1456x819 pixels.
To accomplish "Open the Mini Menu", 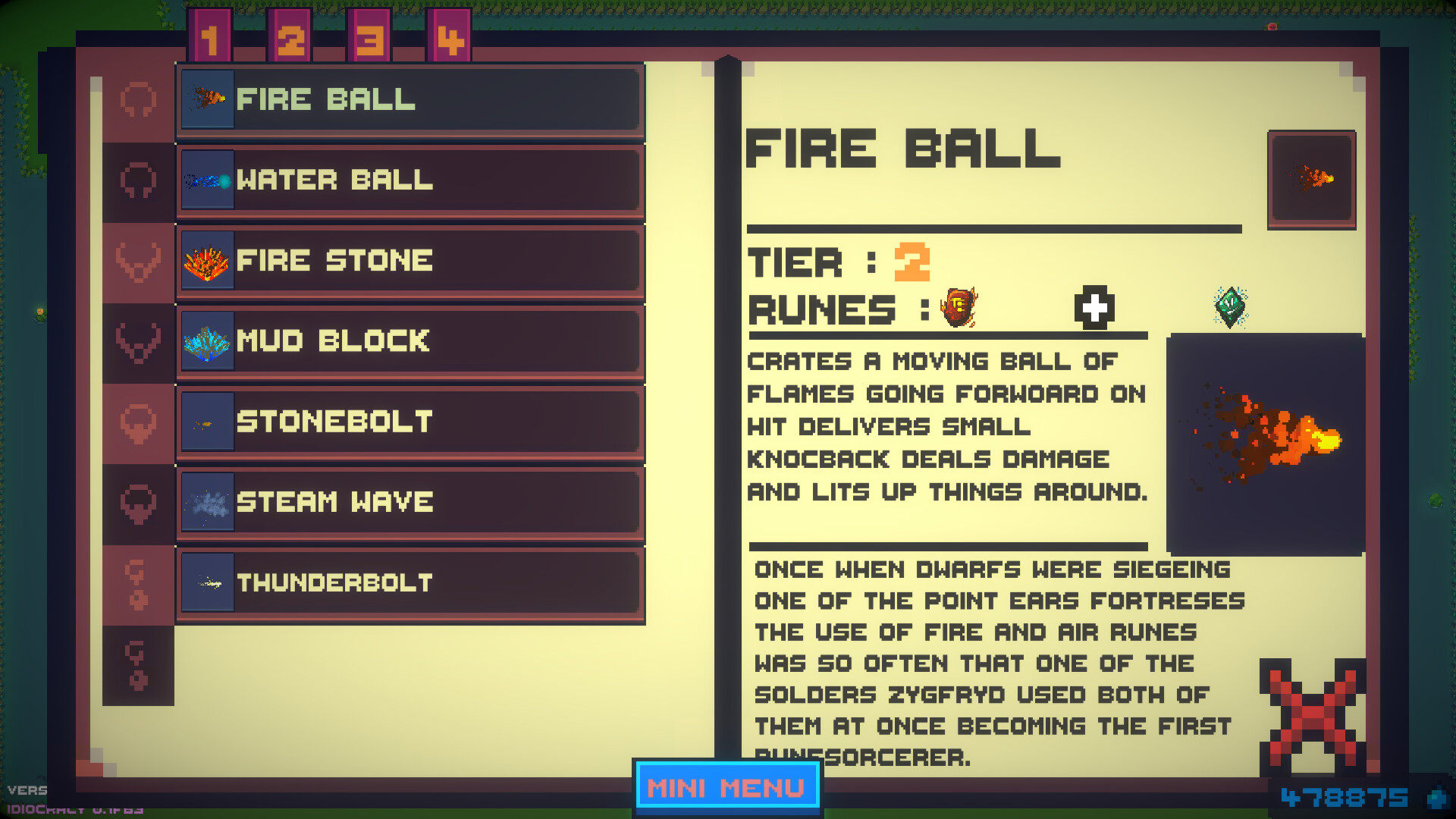I will pos(726,787).
